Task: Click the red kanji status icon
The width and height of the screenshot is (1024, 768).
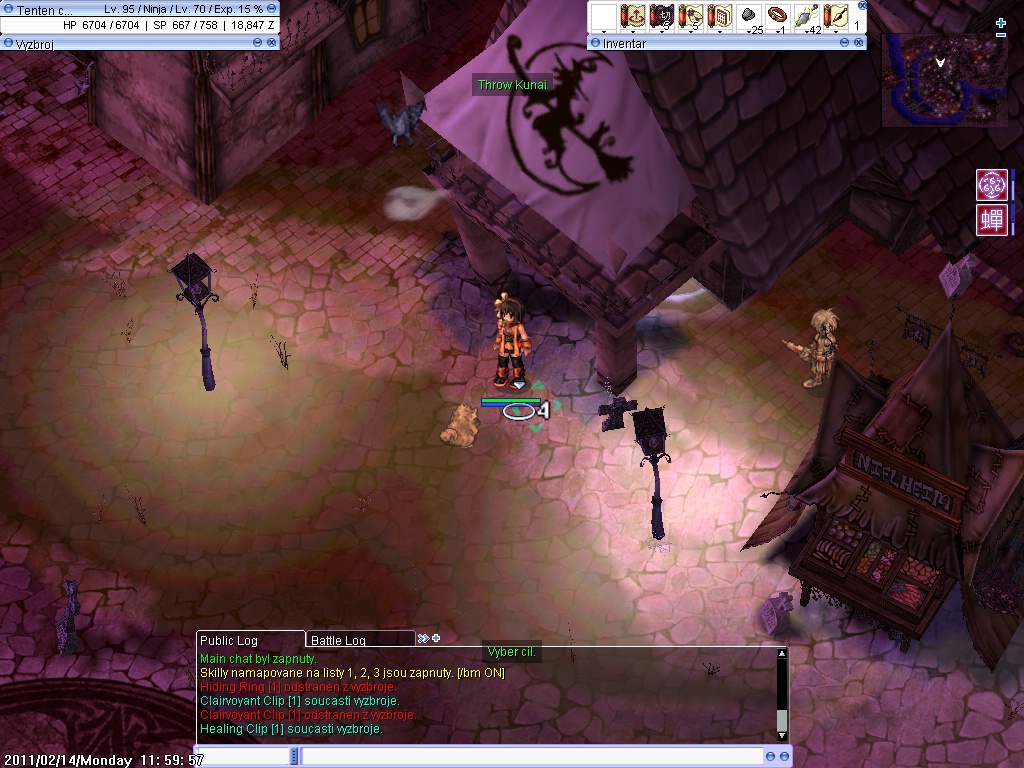Action: 991,220
